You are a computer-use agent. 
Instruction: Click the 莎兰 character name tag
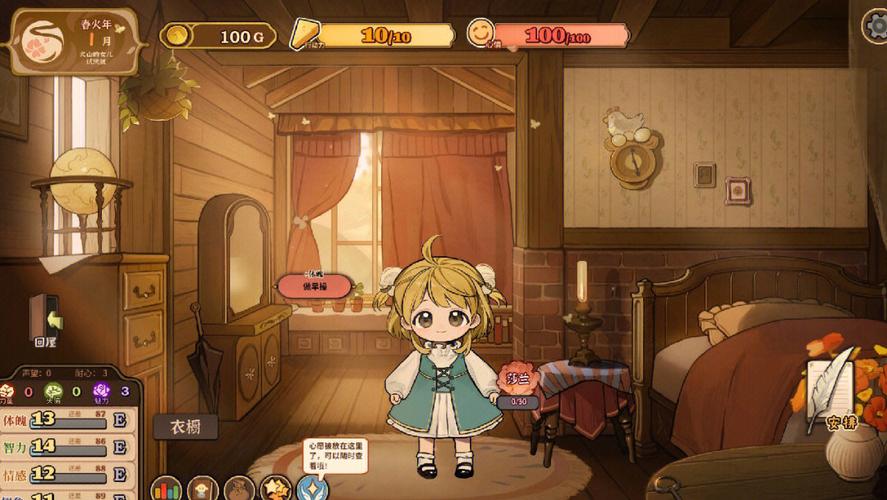[519, 379]
